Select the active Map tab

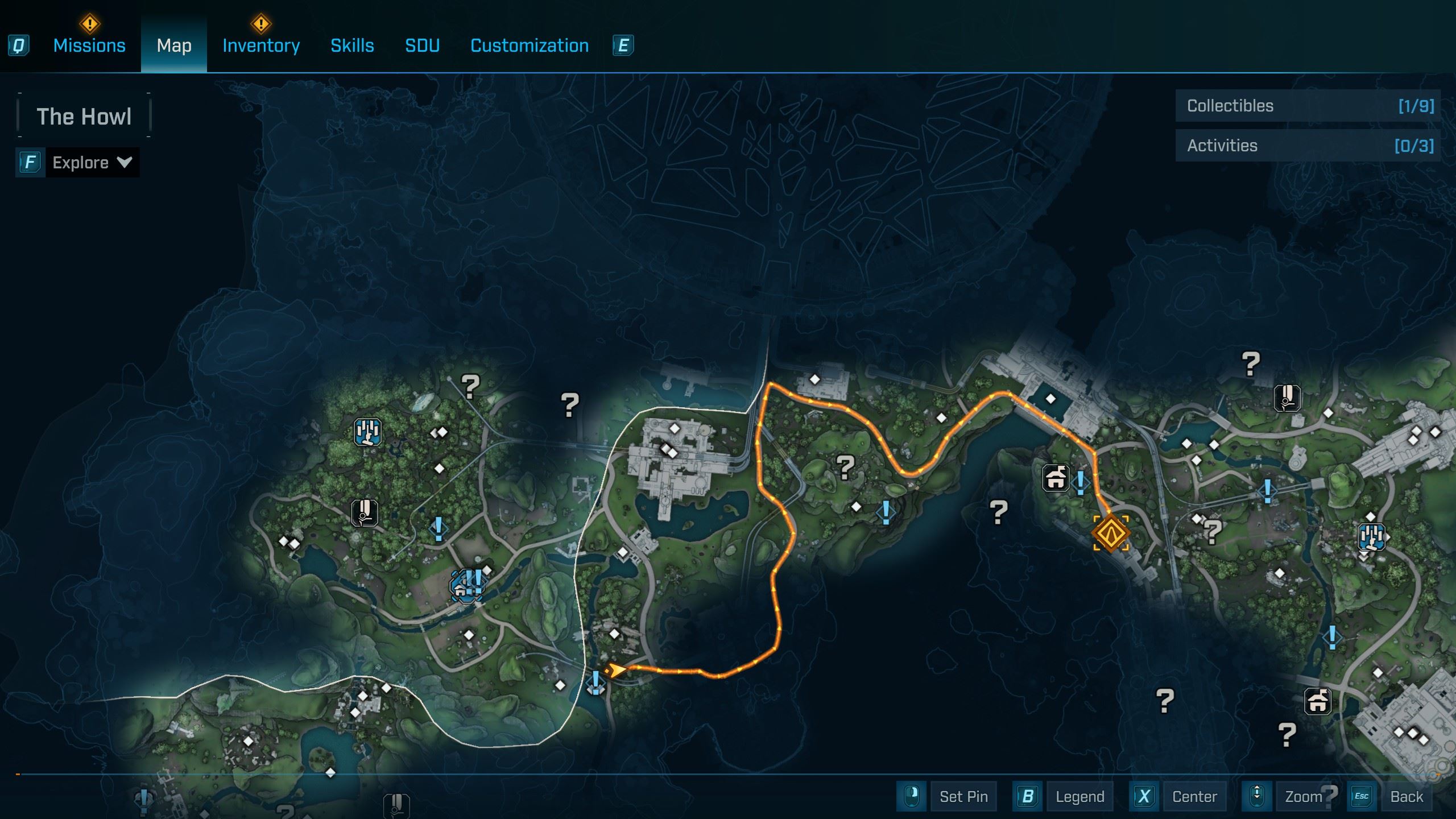click(x=174, y=45)
